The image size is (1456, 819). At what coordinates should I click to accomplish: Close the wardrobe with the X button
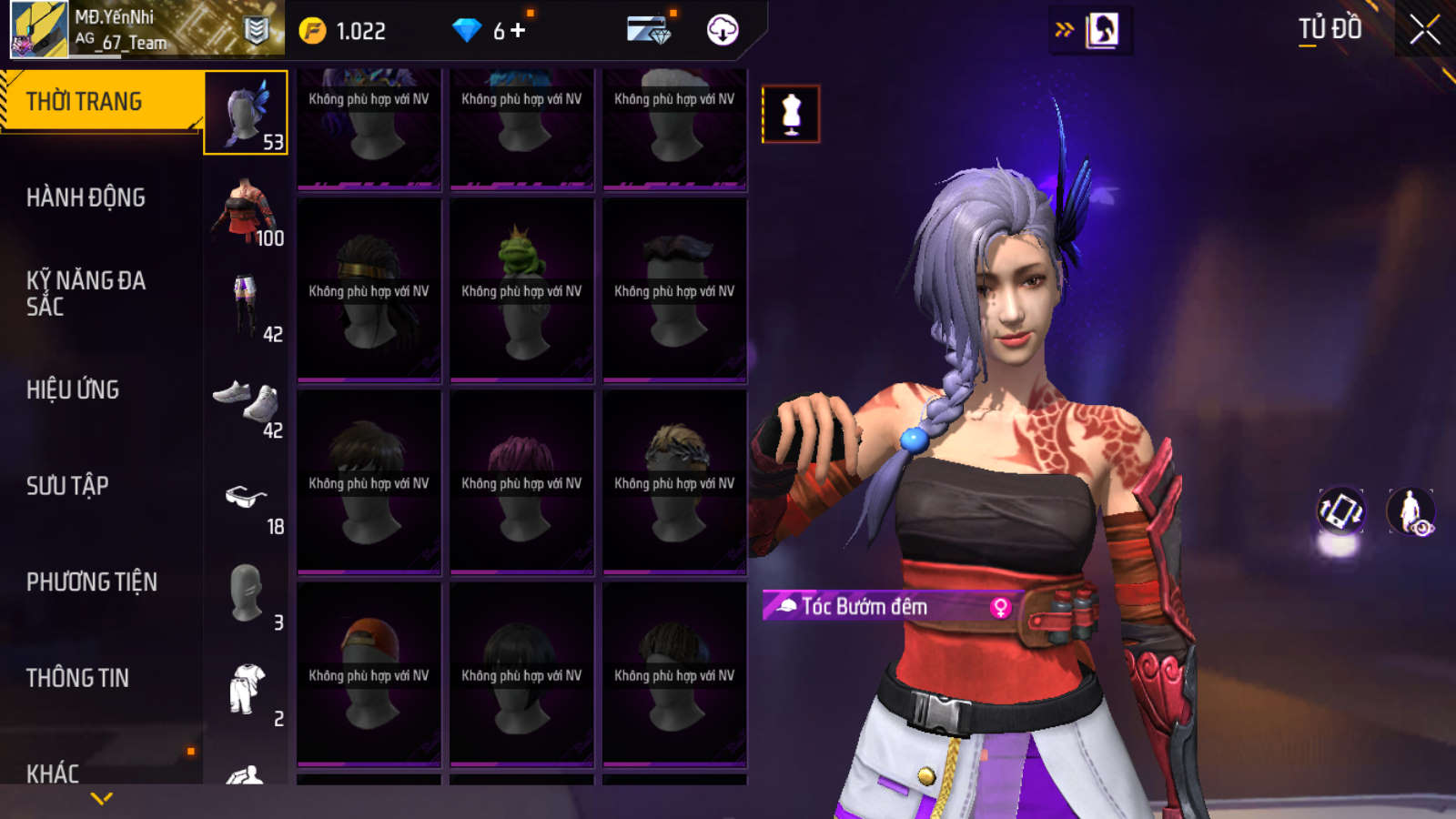pyautogui.click(x=1424, y=30)
